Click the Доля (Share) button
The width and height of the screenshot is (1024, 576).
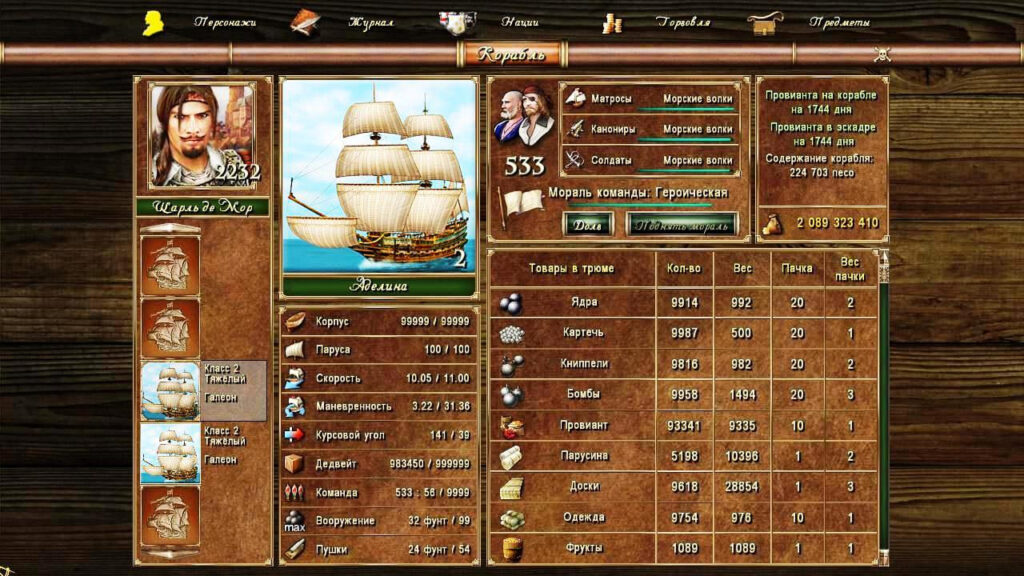tap(589, 224)
